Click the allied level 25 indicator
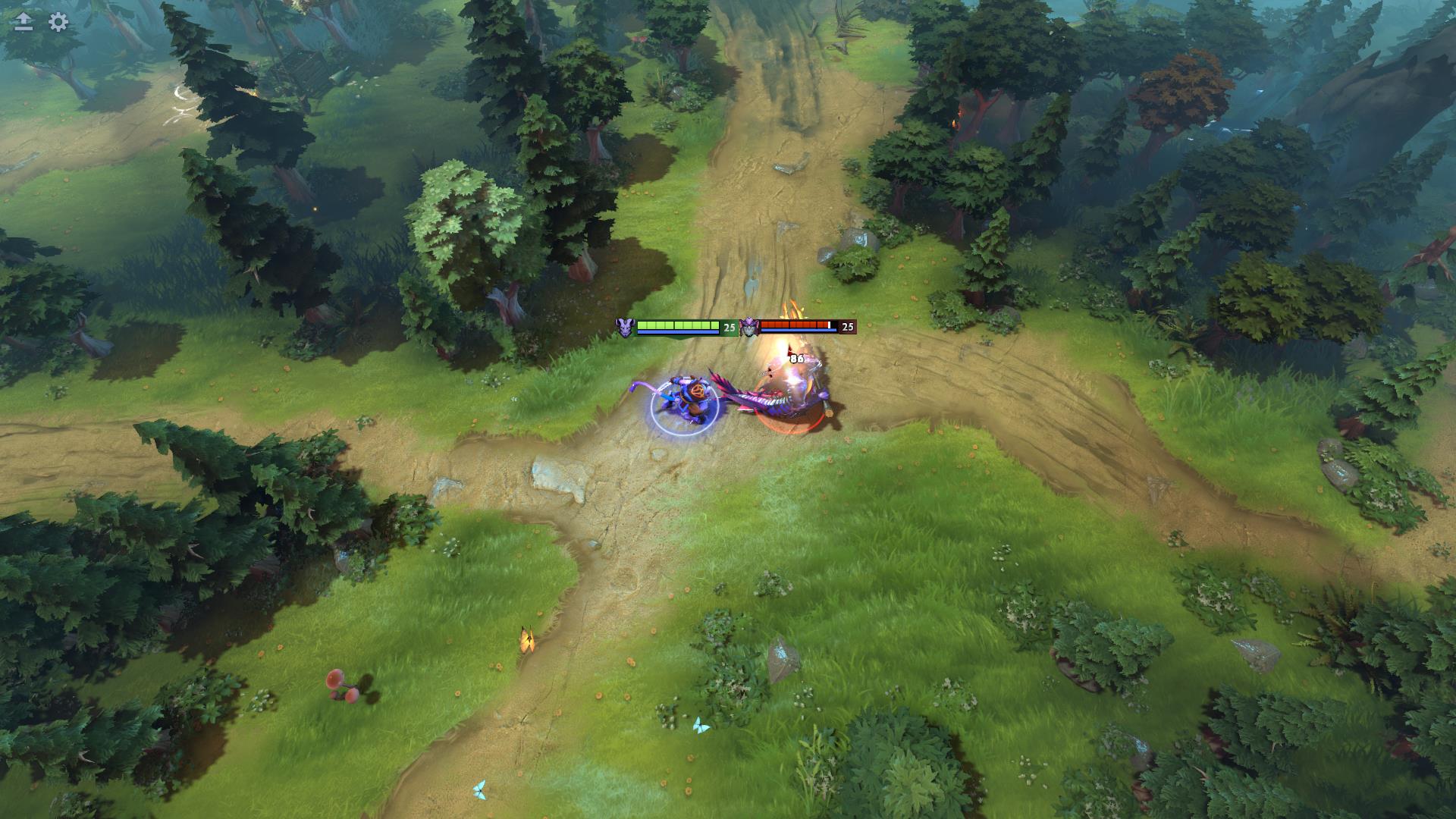The width and height of the screenshot is (1456, 819). coord(730,326)
